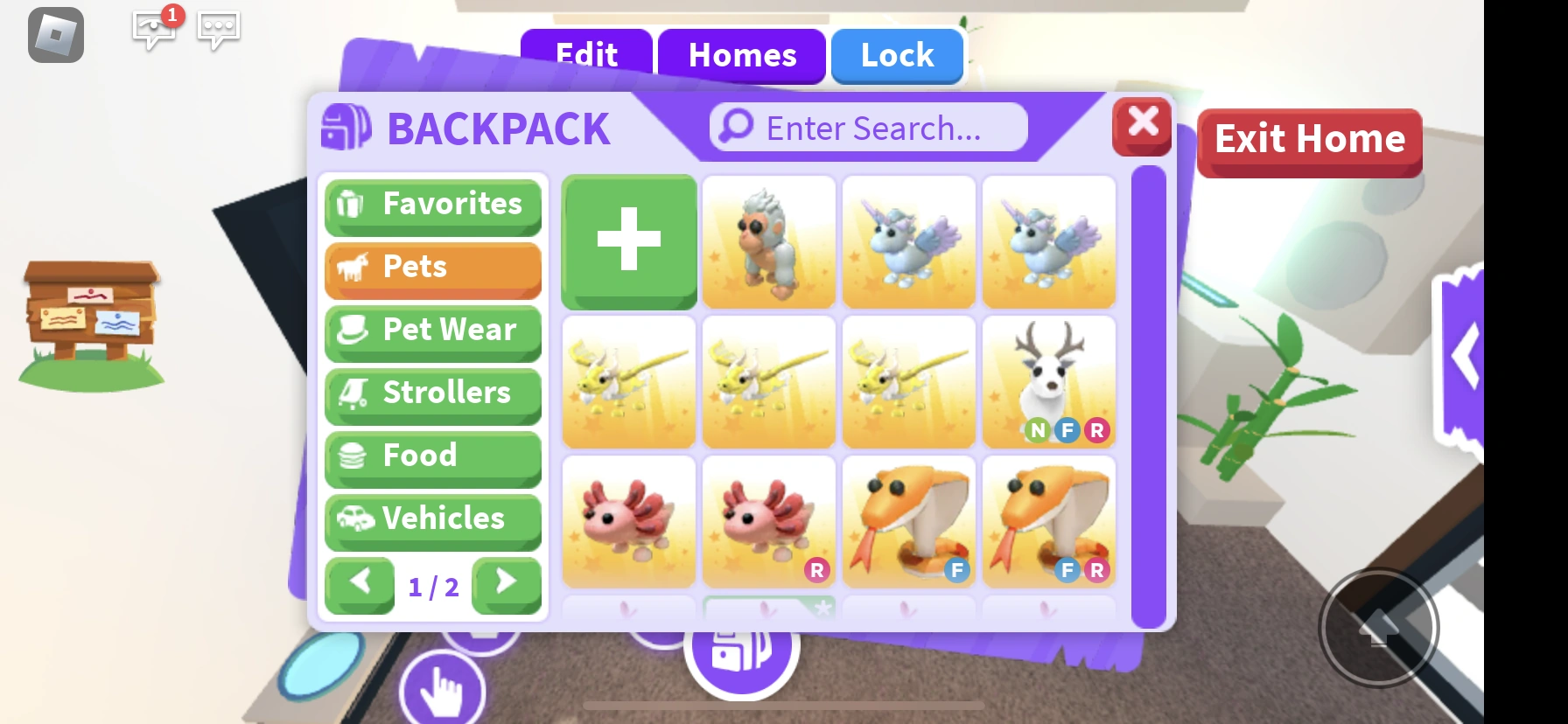
Task: Open the chat with notification badge
Action: (x=154, y=31)
